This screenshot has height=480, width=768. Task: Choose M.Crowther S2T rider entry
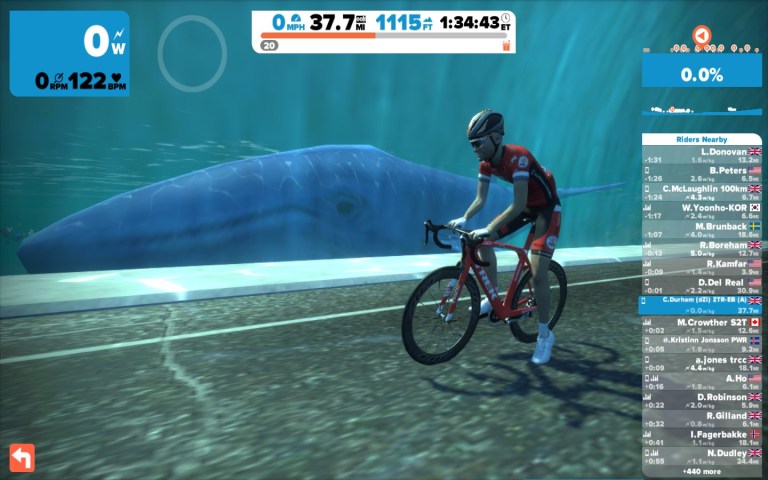(701, 325)
